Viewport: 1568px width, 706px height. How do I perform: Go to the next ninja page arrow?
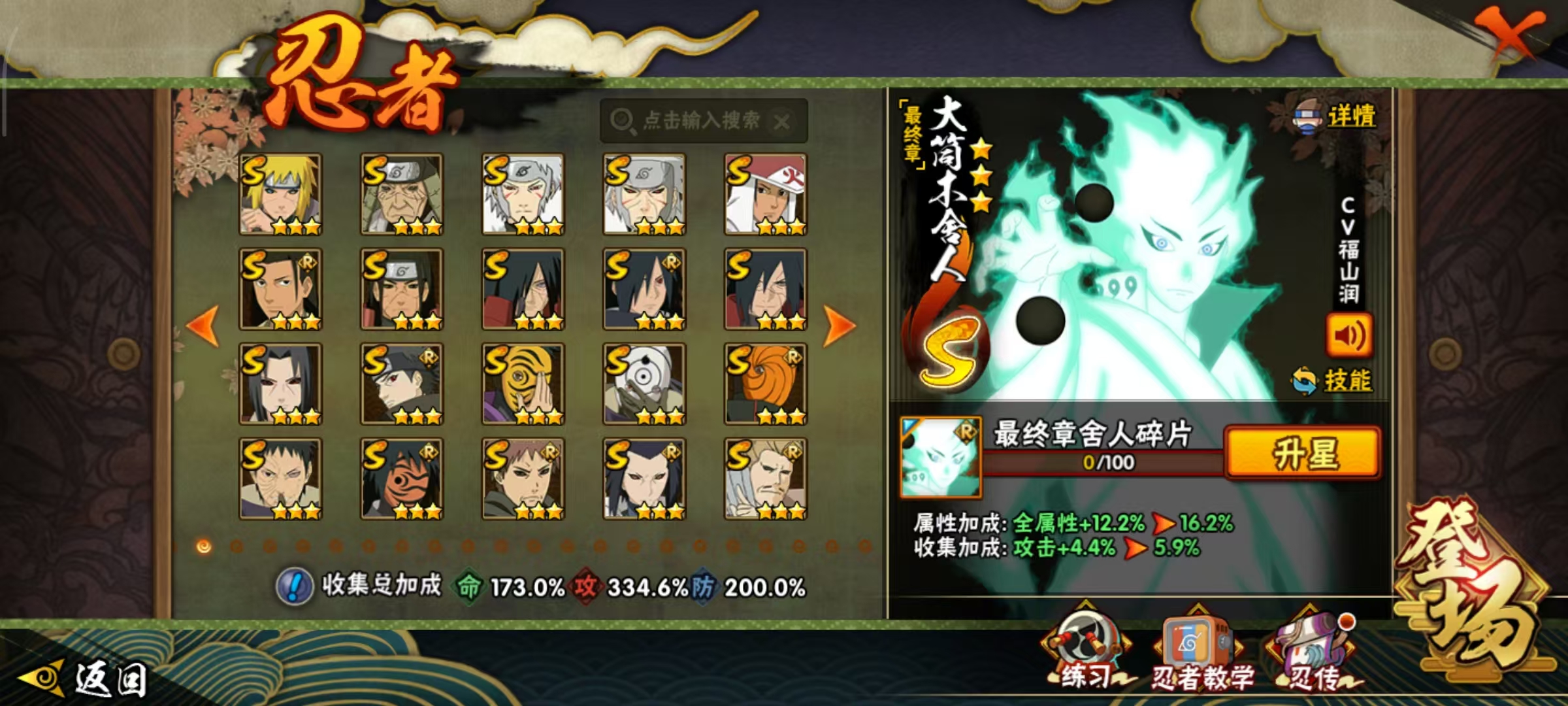[x=839, y=325]
